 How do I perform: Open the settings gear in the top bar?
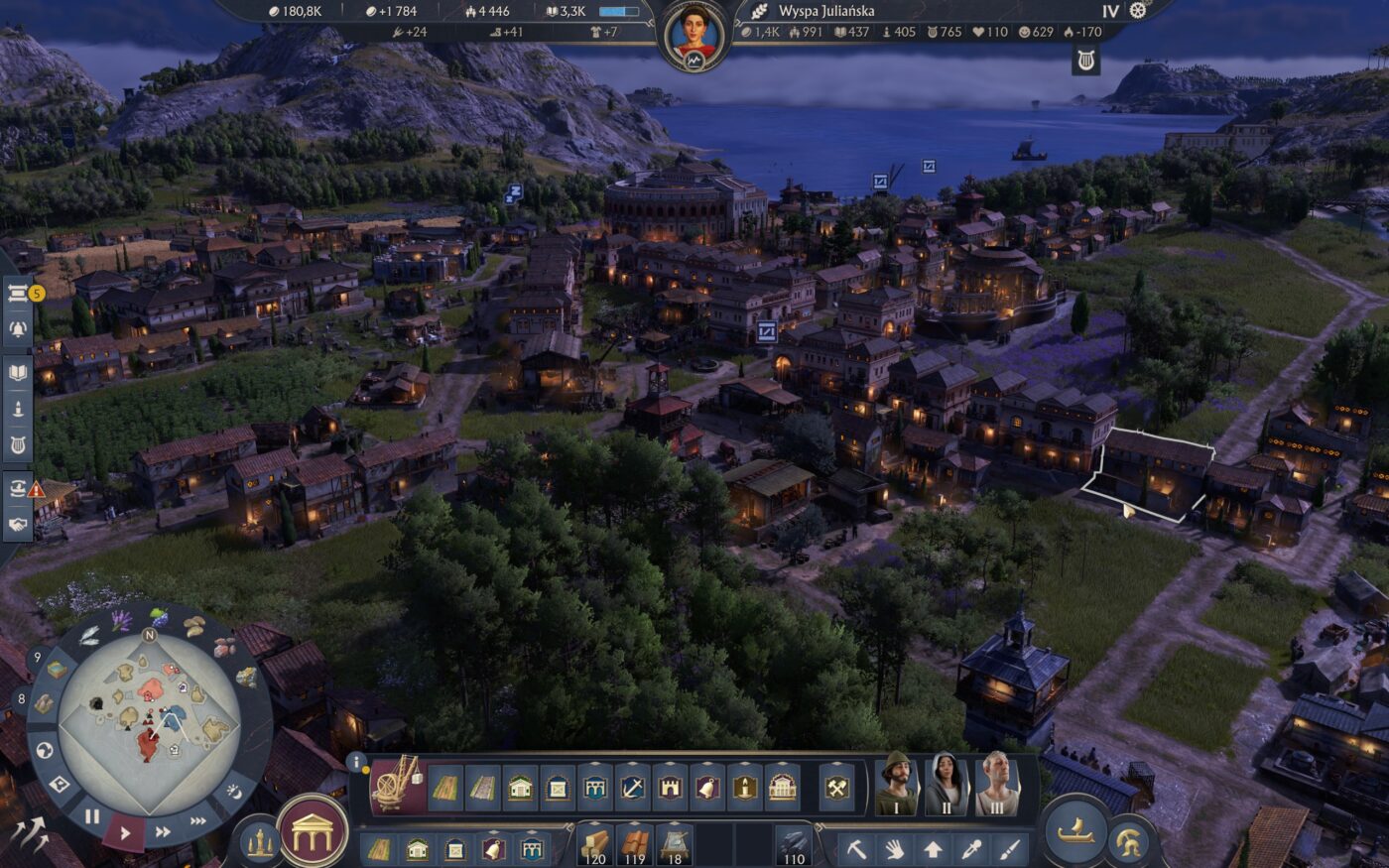click(x=1138, y=11)
